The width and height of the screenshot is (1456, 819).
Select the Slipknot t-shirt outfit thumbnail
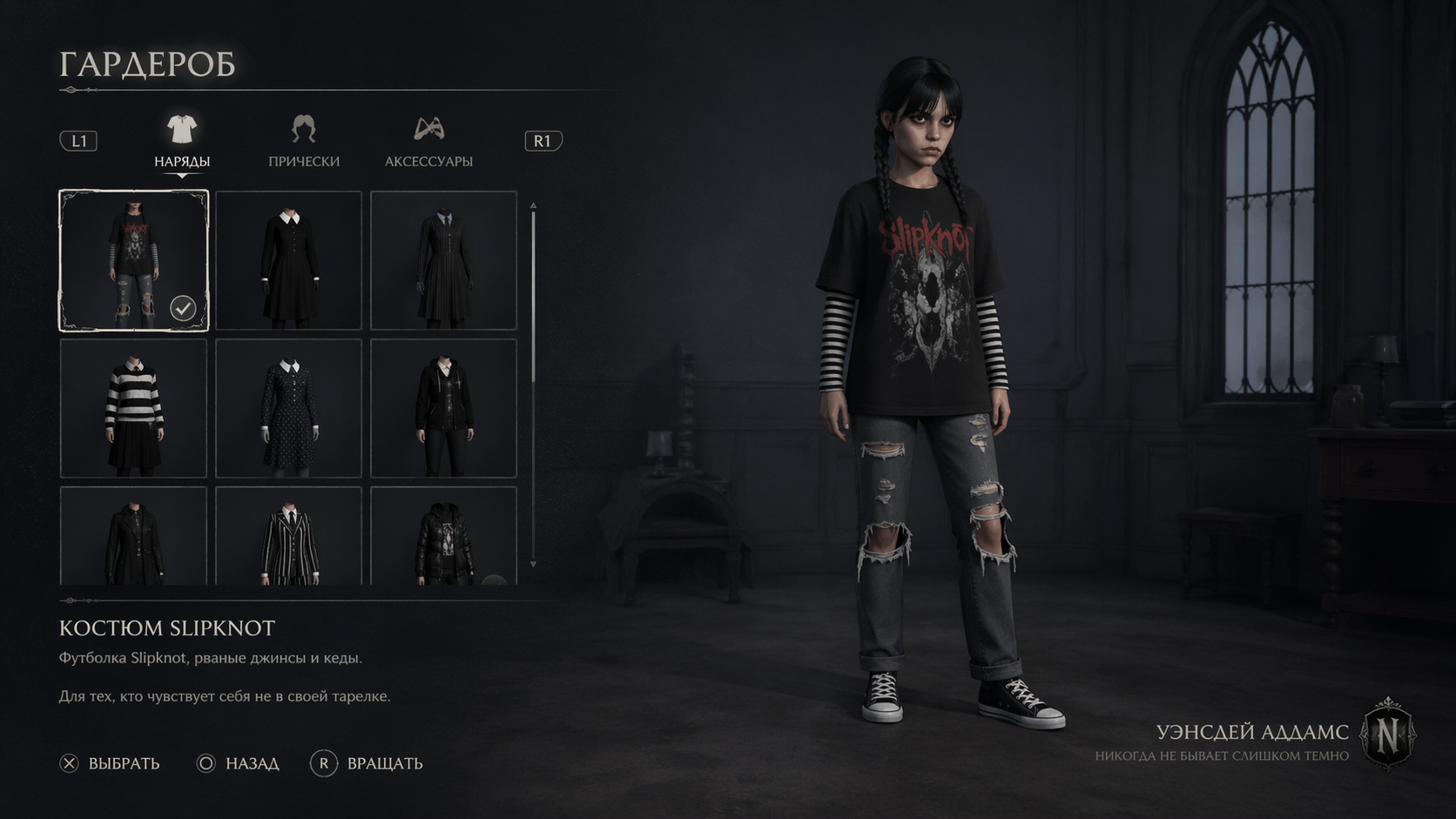pyautogui.click(x=133, y=260)
